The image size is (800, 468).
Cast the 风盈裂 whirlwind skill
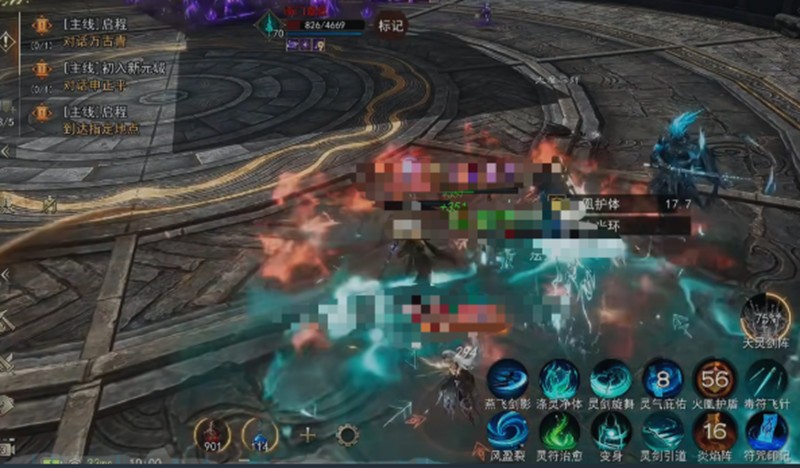pyautogui.click(x=508, y=430)
